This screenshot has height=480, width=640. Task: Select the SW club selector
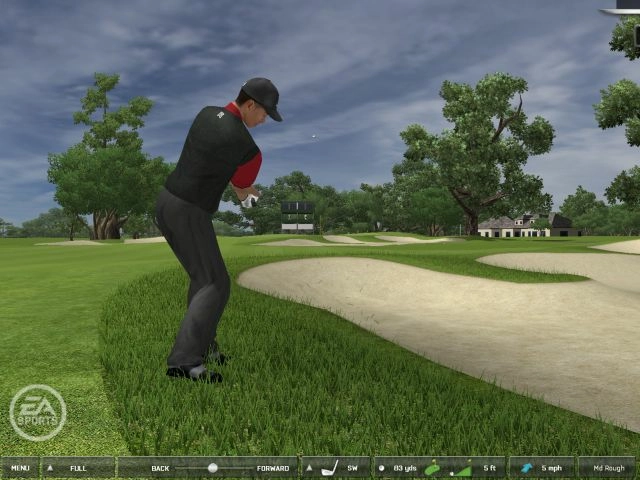coord(336,467)
